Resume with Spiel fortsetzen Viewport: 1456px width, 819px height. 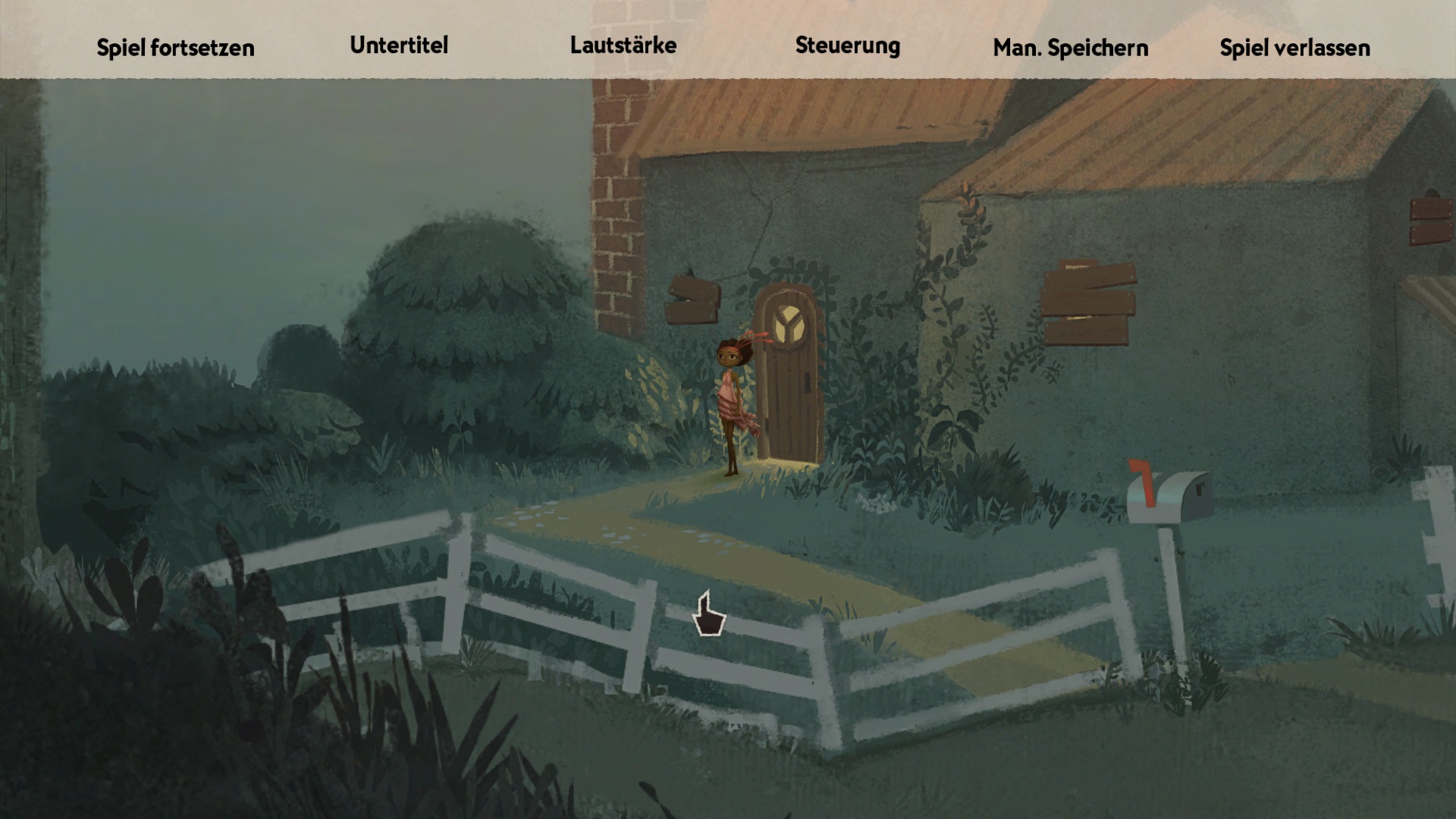click(175, 48)
